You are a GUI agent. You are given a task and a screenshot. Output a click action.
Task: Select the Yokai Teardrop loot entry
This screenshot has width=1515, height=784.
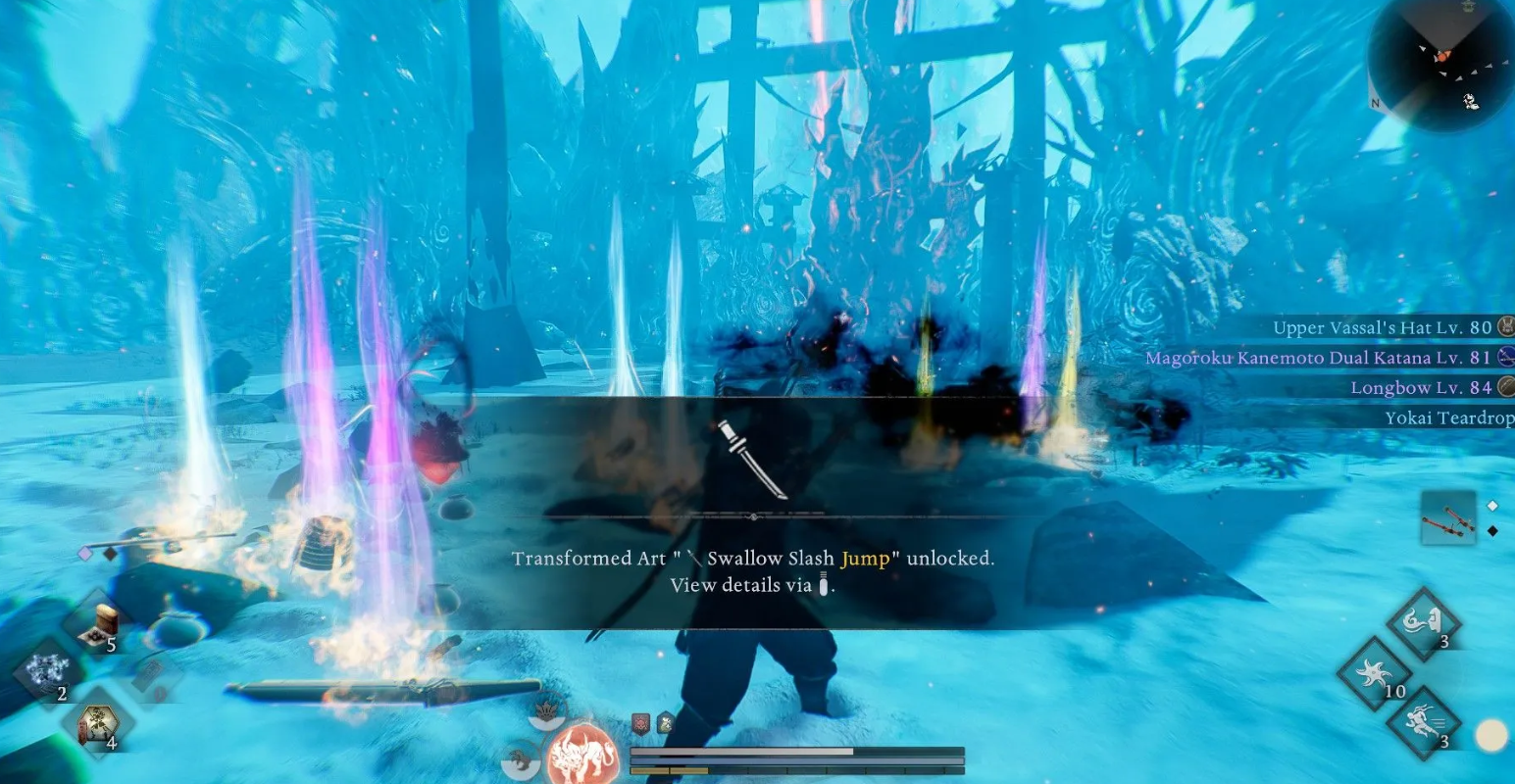(x=1448, y=418)
